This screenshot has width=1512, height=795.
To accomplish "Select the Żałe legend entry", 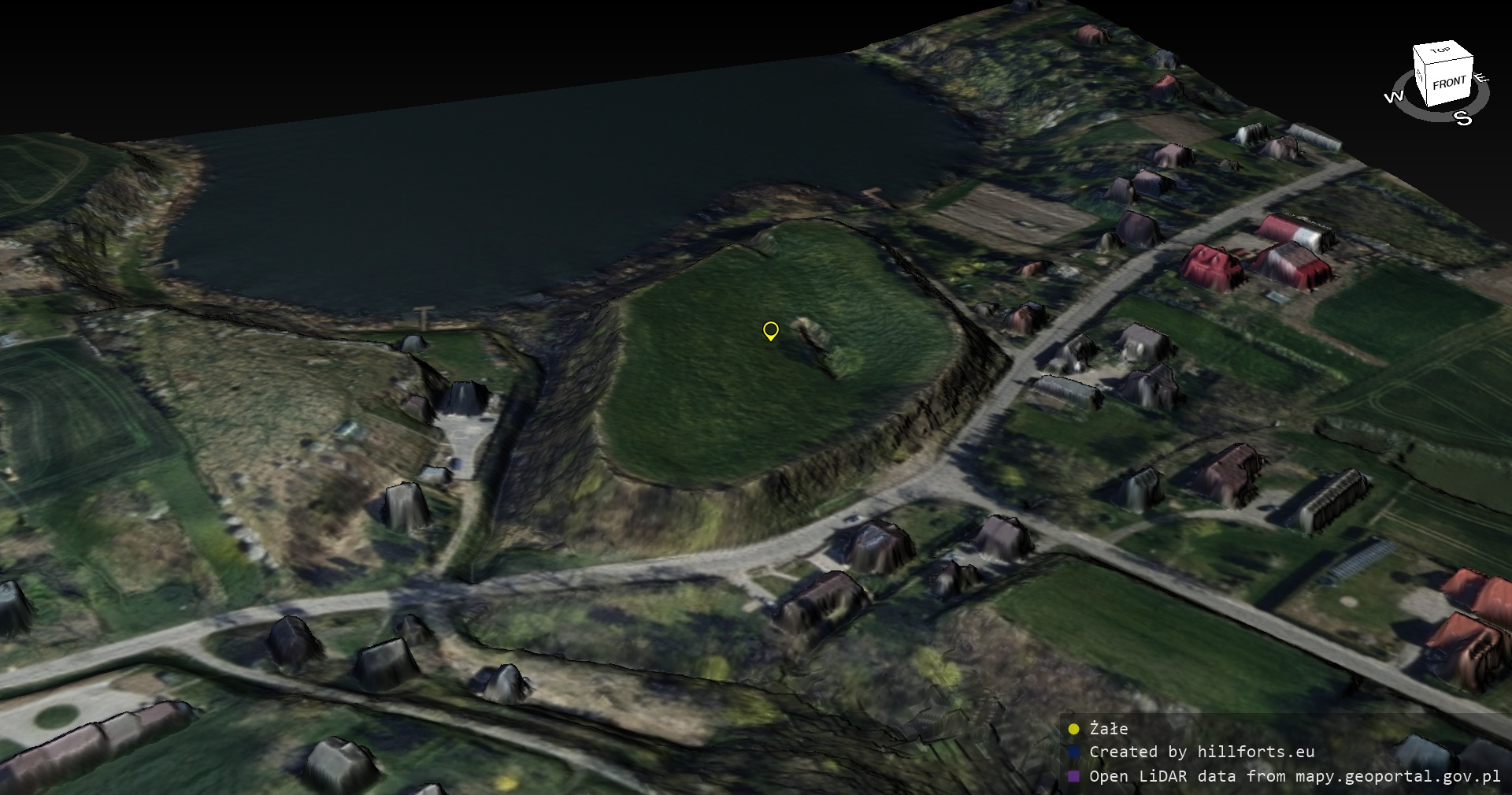I will [1108, 729].
